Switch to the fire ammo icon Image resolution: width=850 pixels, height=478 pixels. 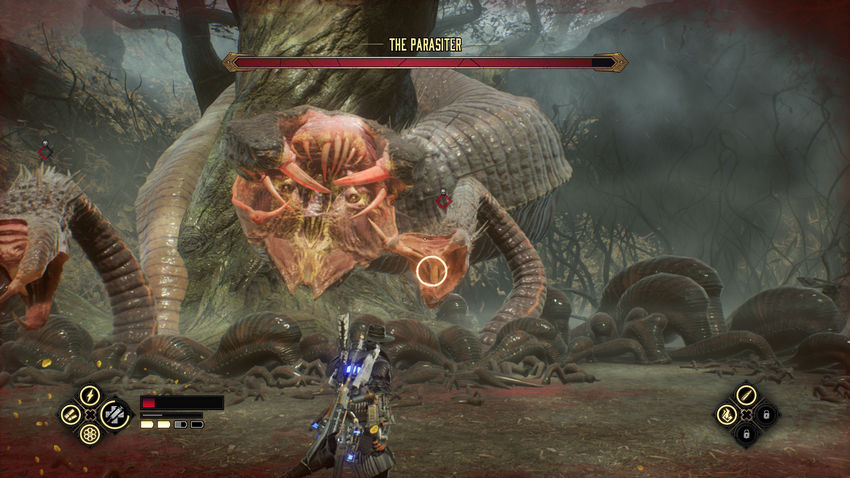726,414
